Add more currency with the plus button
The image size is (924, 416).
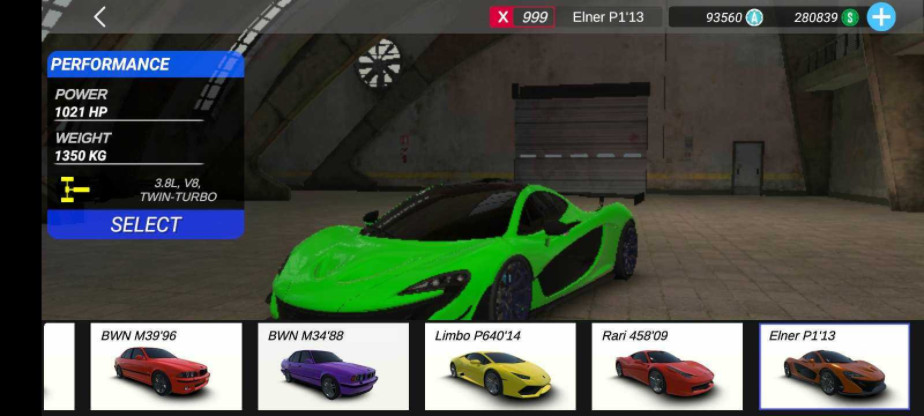(881, 17)
